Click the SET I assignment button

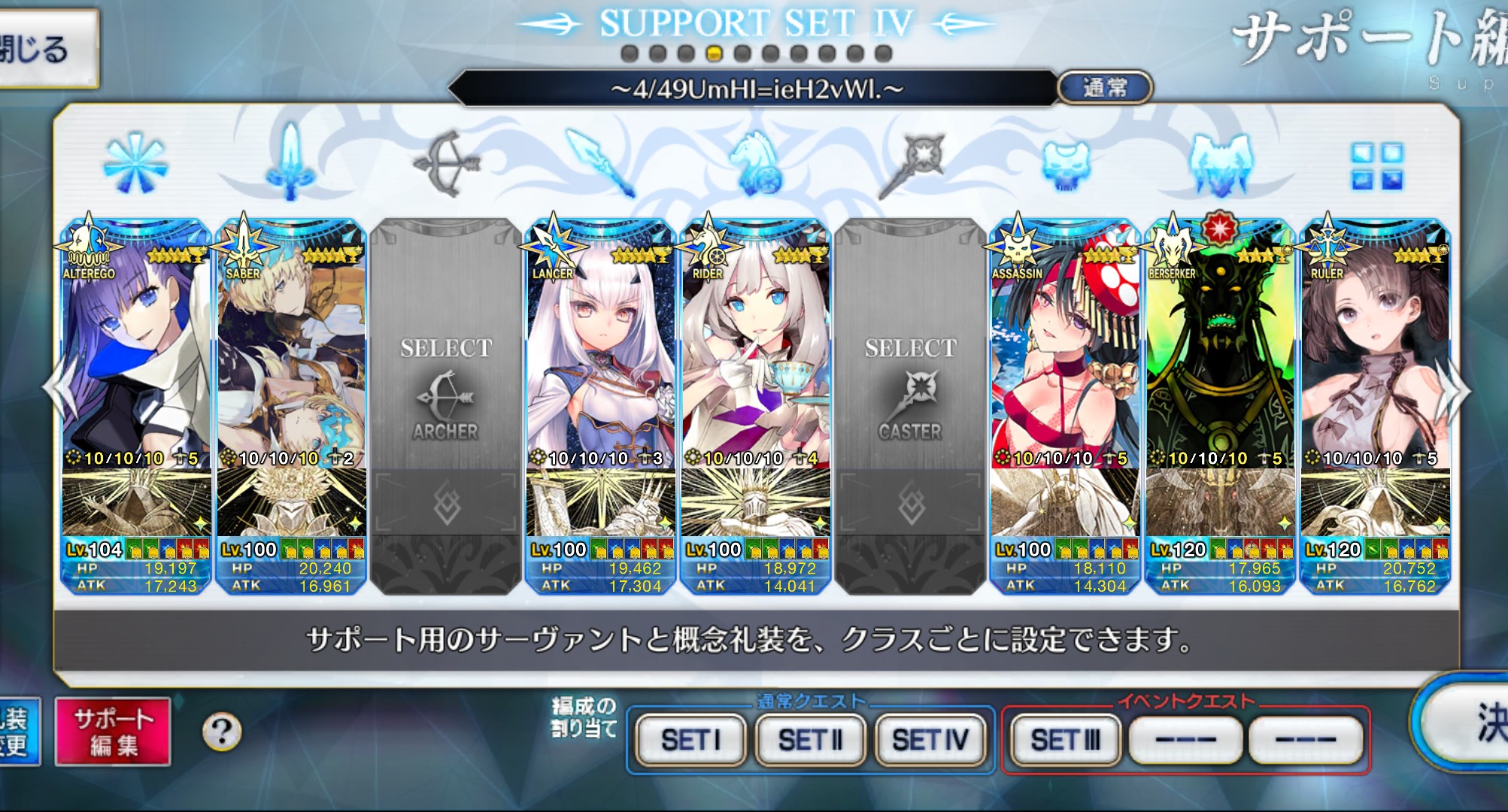pyautogui.click(x=691, y=740)
